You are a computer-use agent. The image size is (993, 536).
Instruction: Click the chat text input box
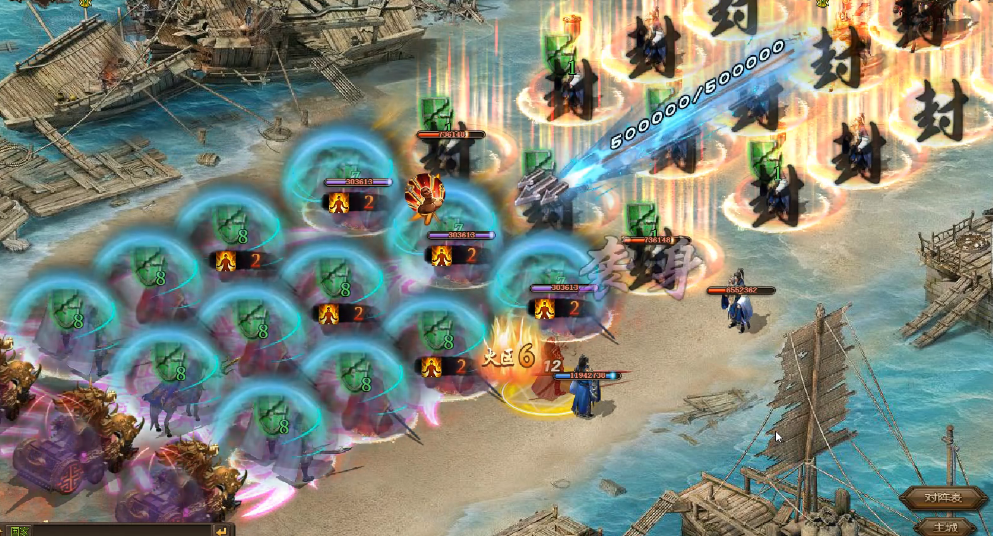(120, 530)
